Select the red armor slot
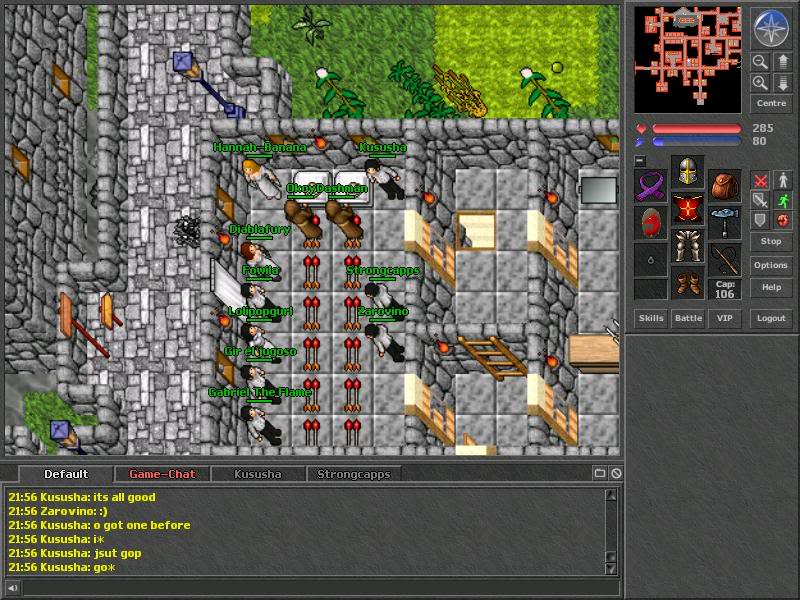This screenshot has width=800, height=600. coord(687,208)
